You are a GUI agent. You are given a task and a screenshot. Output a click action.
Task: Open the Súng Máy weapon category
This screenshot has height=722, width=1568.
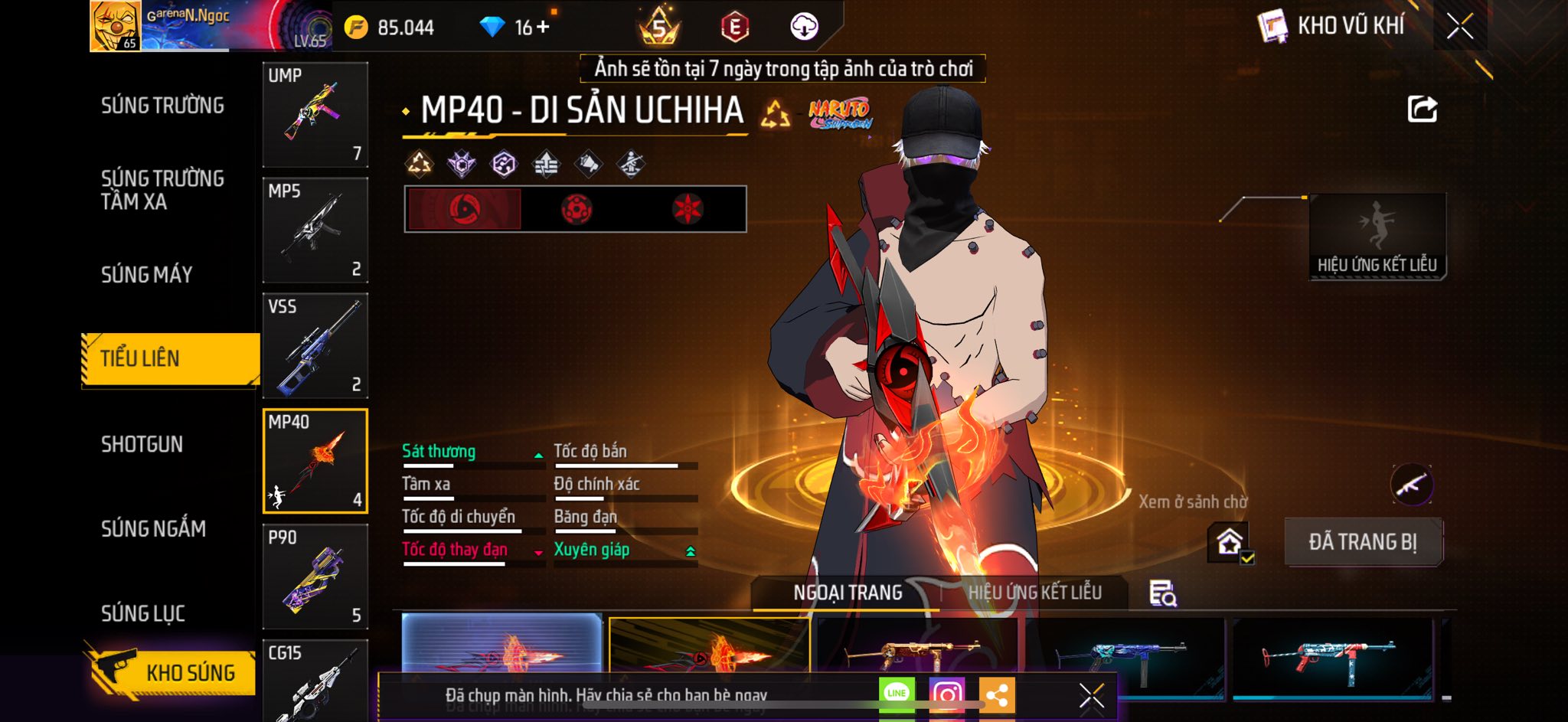146,274
